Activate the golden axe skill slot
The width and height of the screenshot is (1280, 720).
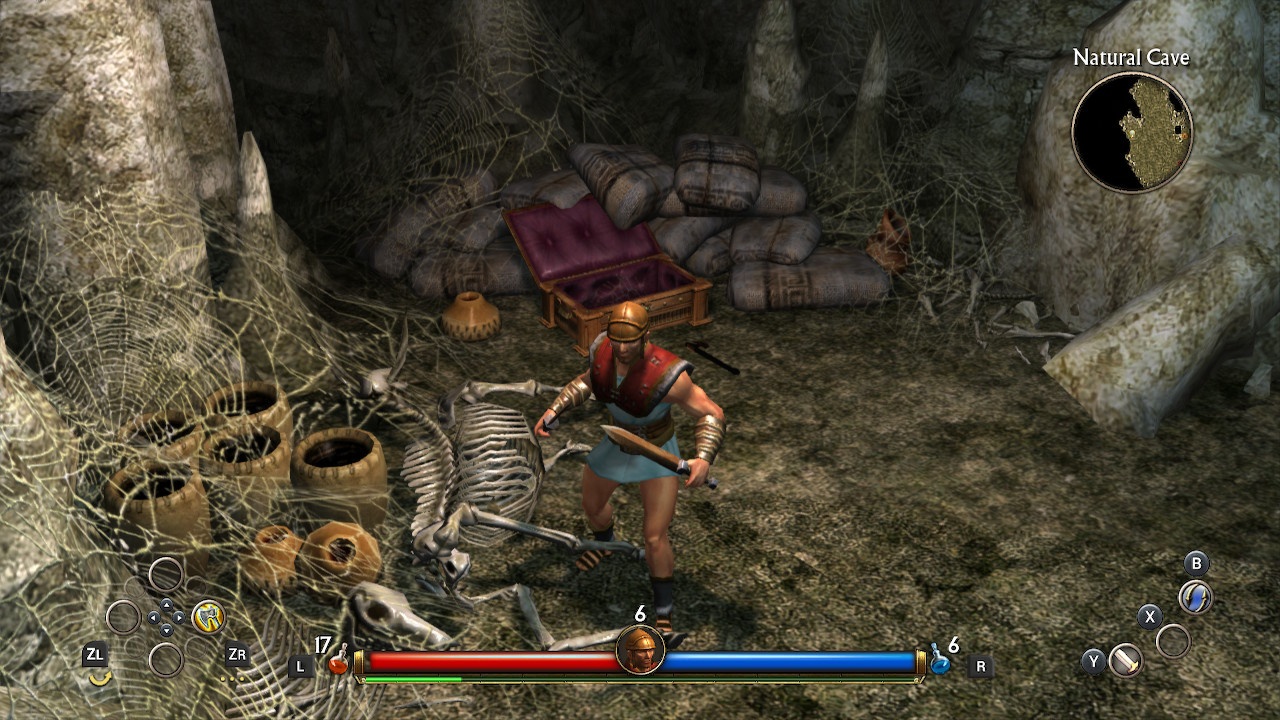click(x=208, y=616)
